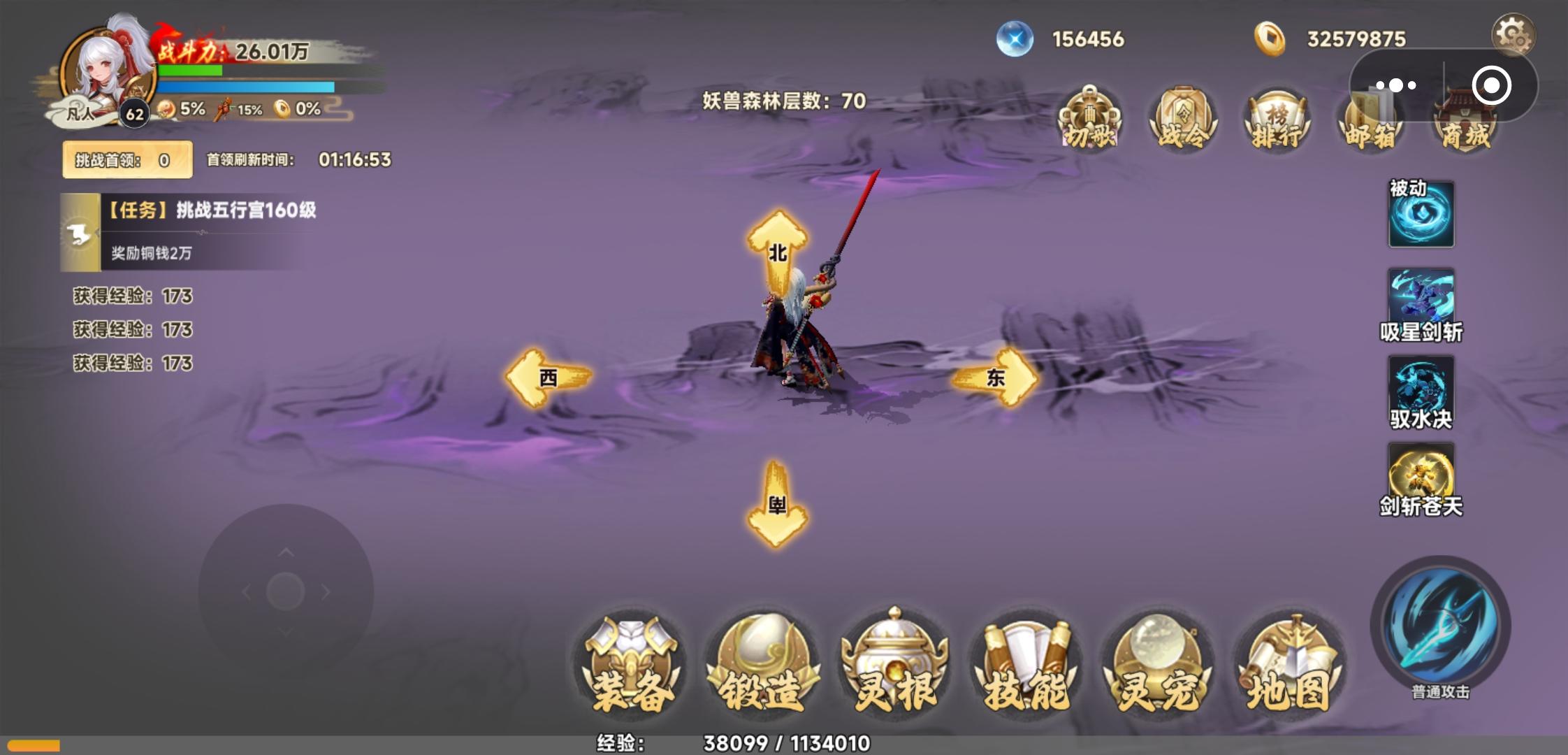1568x755 pixels.
Task: Open the 战令 (Battle Pass) panel
Action: (x=1183, y=119)
